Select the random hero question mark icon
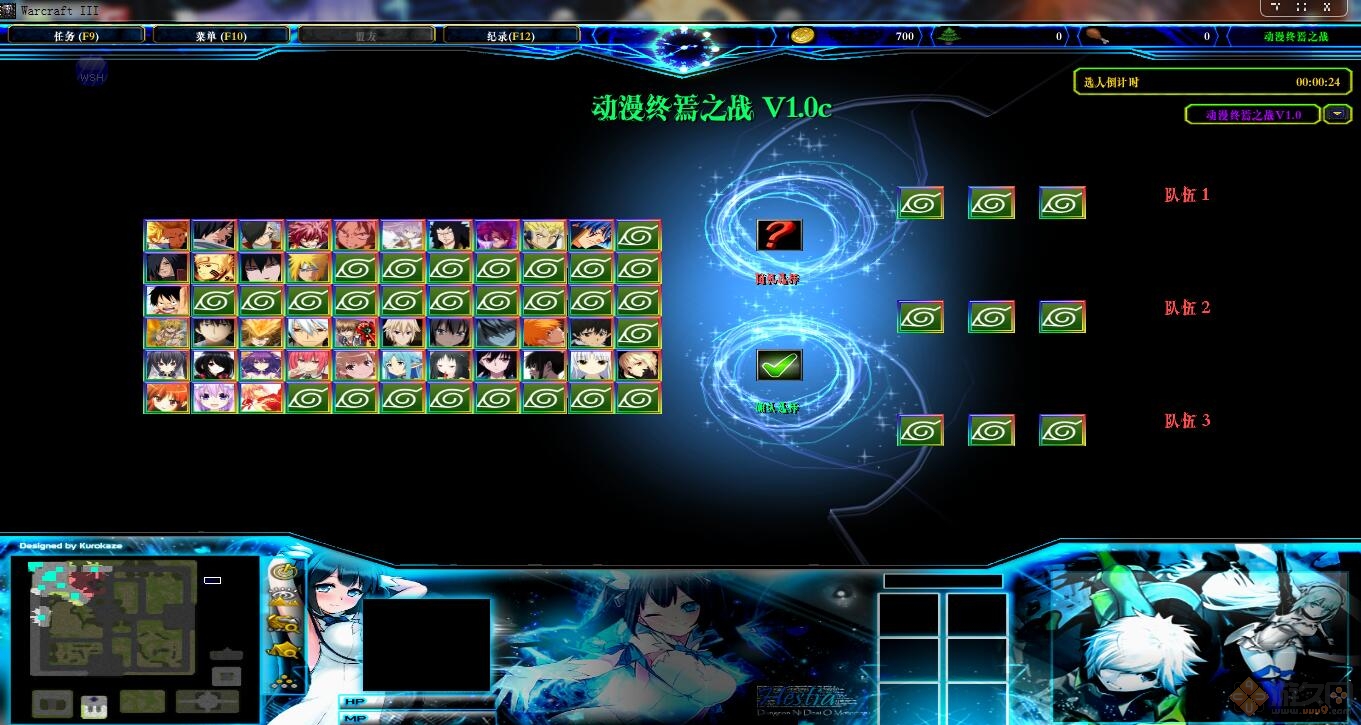The width and height of the screenshot is (1361, 725). coord(779,235)
